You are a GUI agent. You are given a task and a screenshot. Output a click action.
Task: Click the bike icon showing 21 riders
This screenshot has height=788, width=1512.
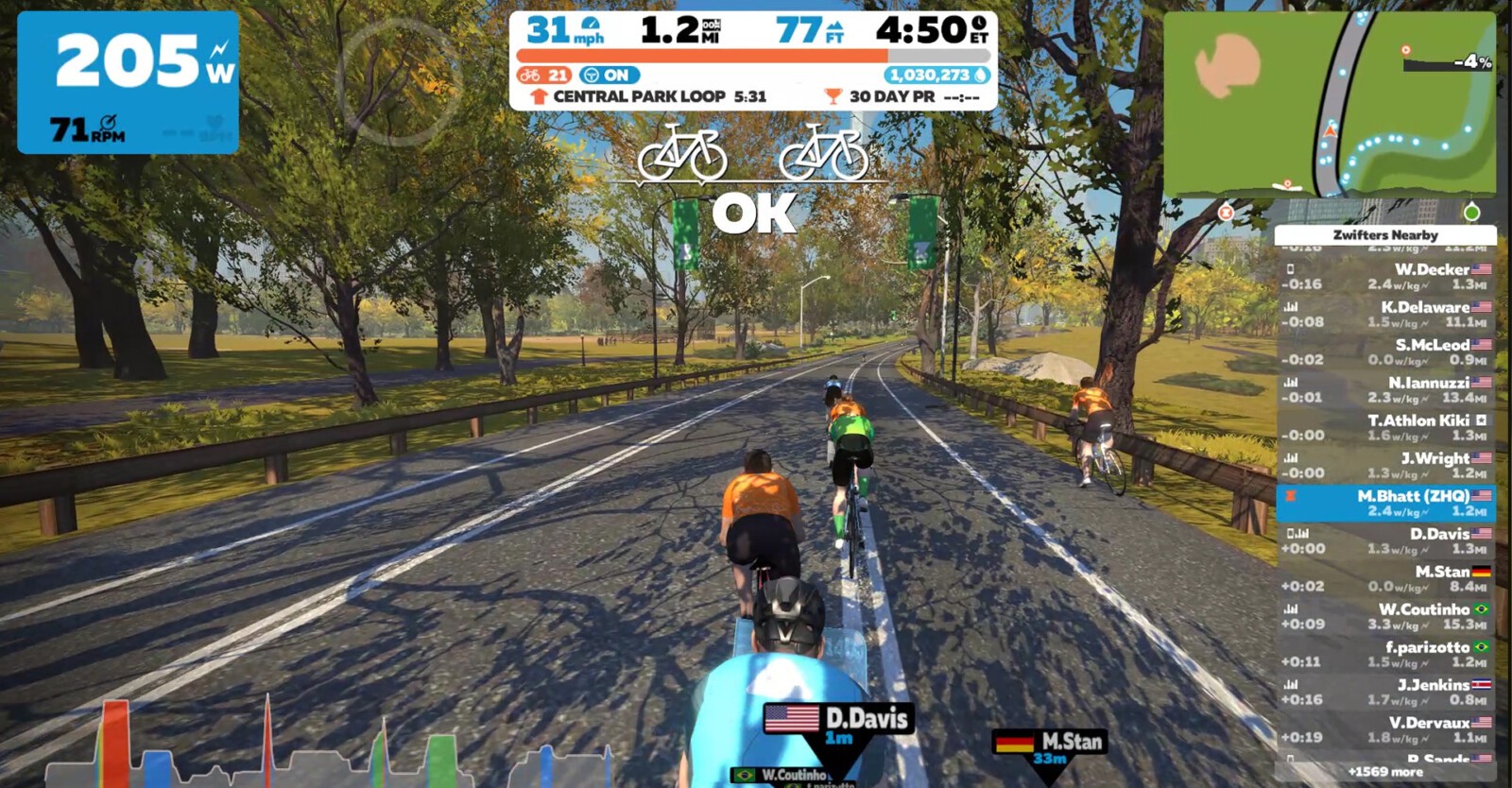[x=530, y=76]
